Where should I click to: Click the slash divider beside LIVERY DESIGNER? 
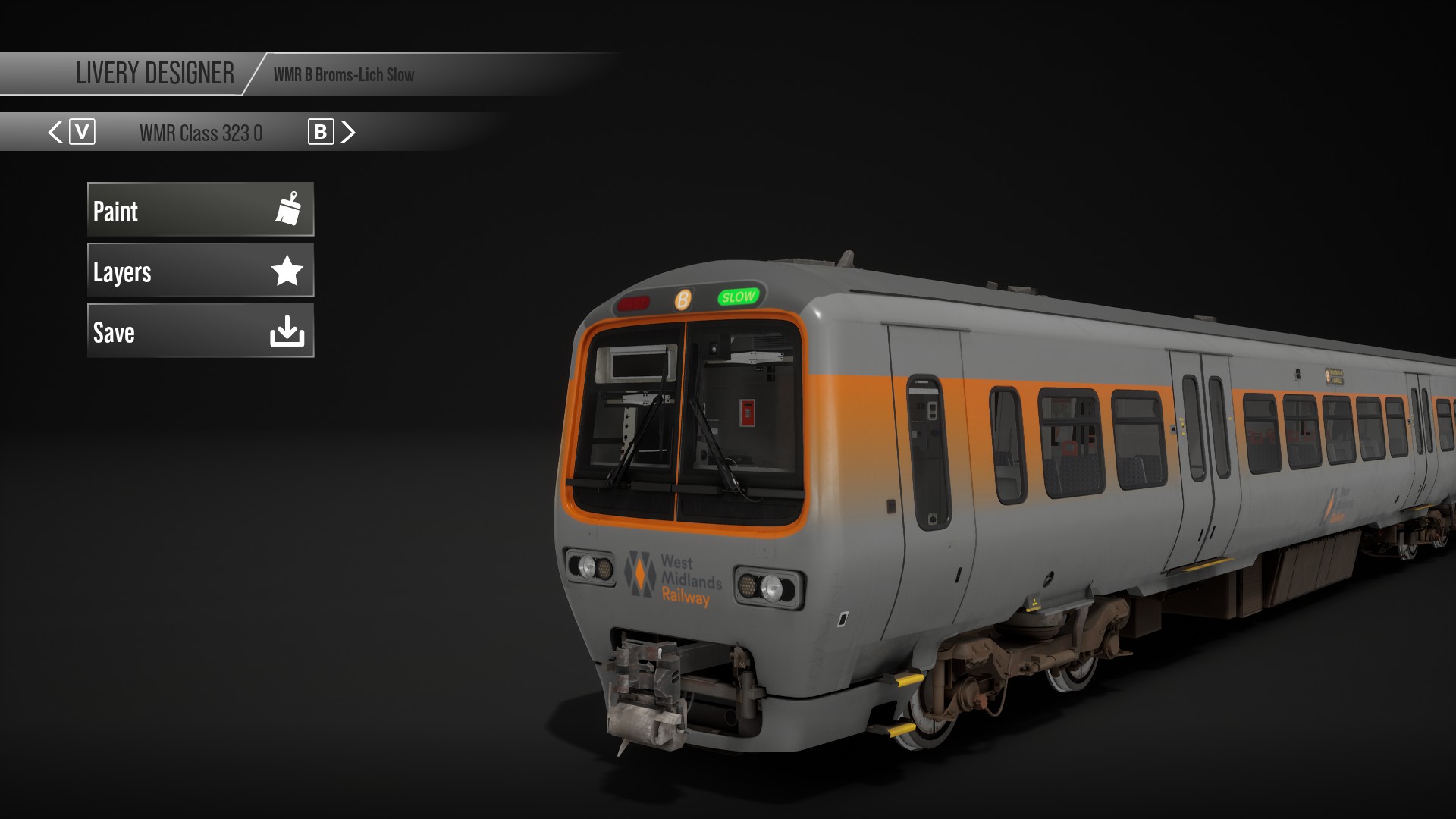[253, 74]
